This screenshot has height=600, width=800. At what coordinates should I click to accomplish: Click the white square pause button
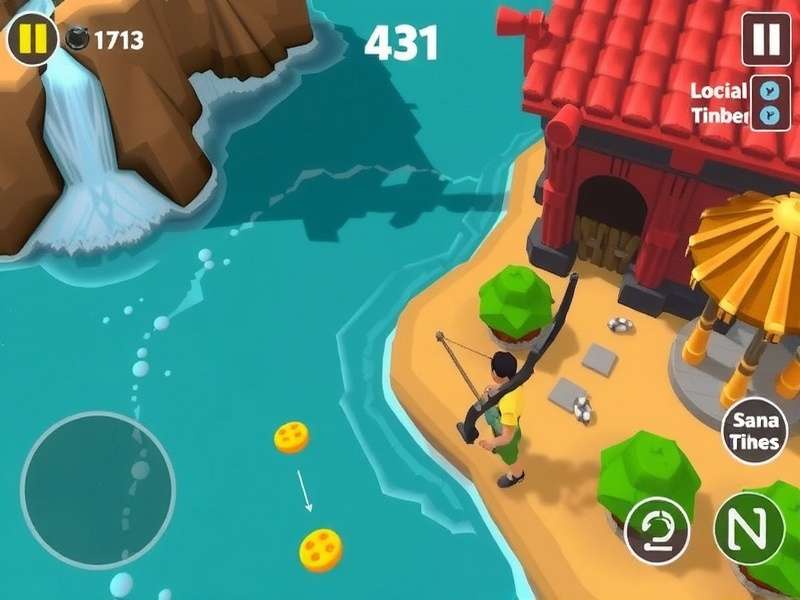click(x=765, y=39)
